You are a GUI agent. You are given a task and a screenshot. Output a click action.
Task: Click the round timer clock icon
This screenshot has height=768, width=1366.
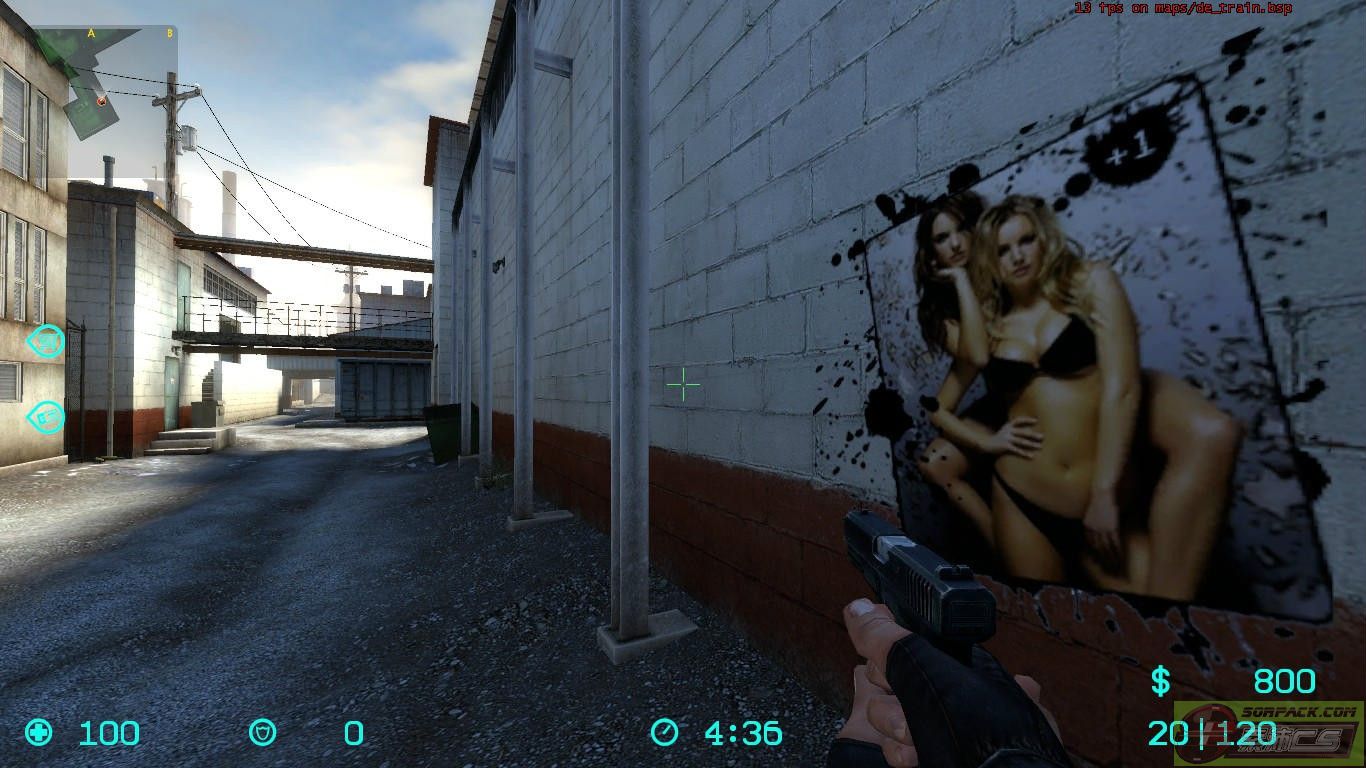pos(664,733)
